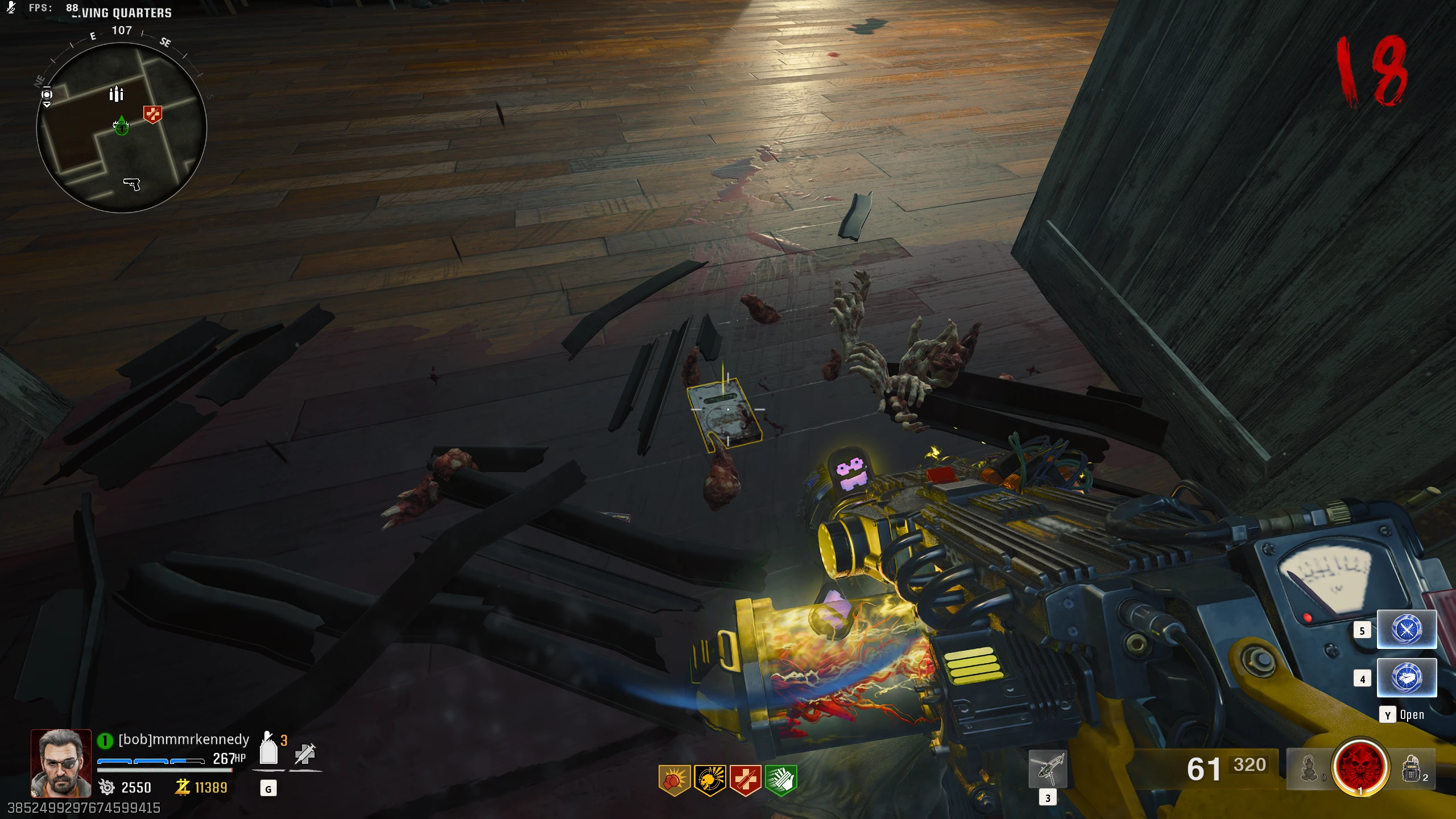This screenshot has width=1456, height=819.
Task: Click the yellow Essence currency icon
Action: 183,787
